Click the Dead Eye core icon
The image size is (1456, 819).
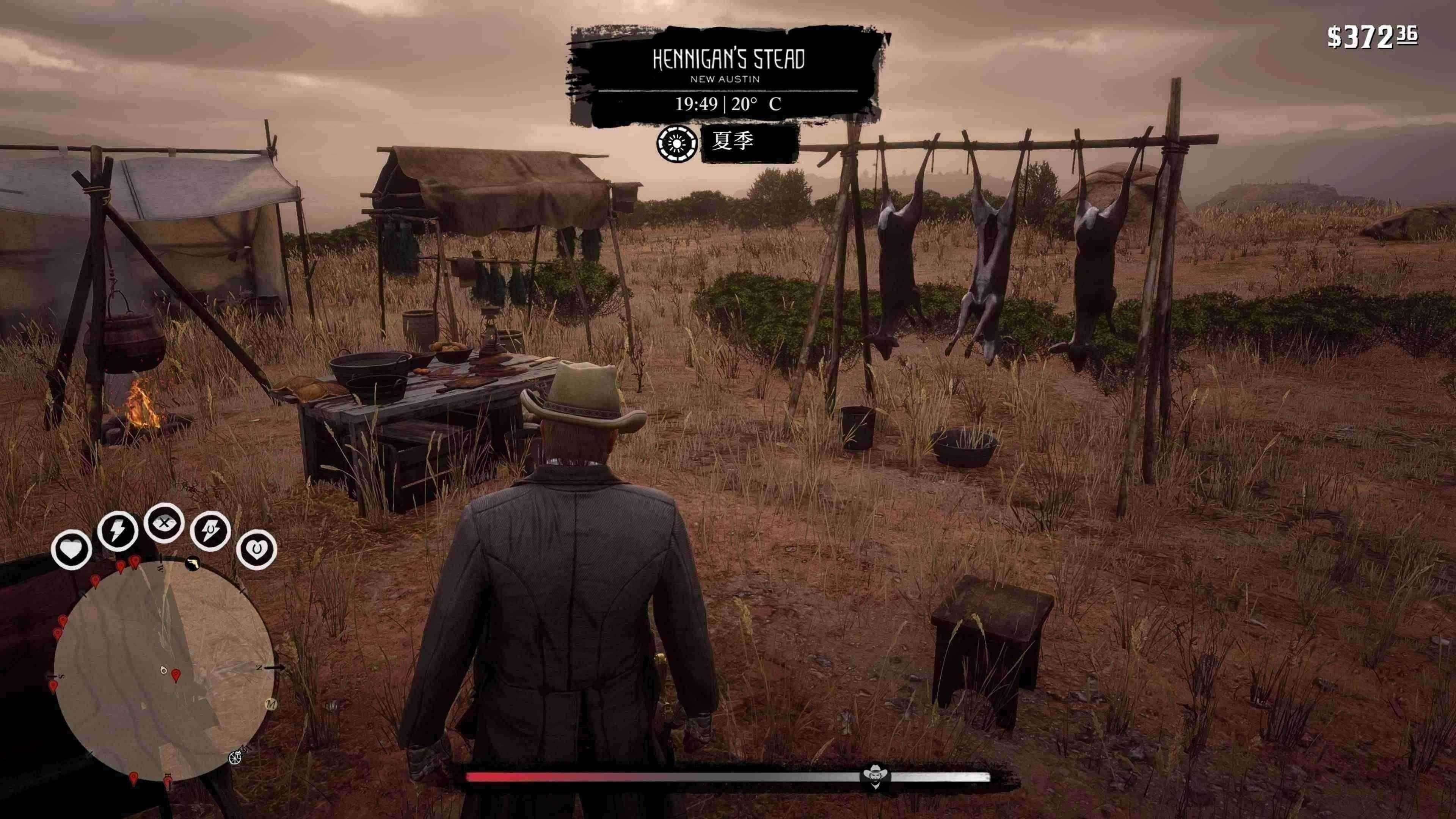(164, 522)
